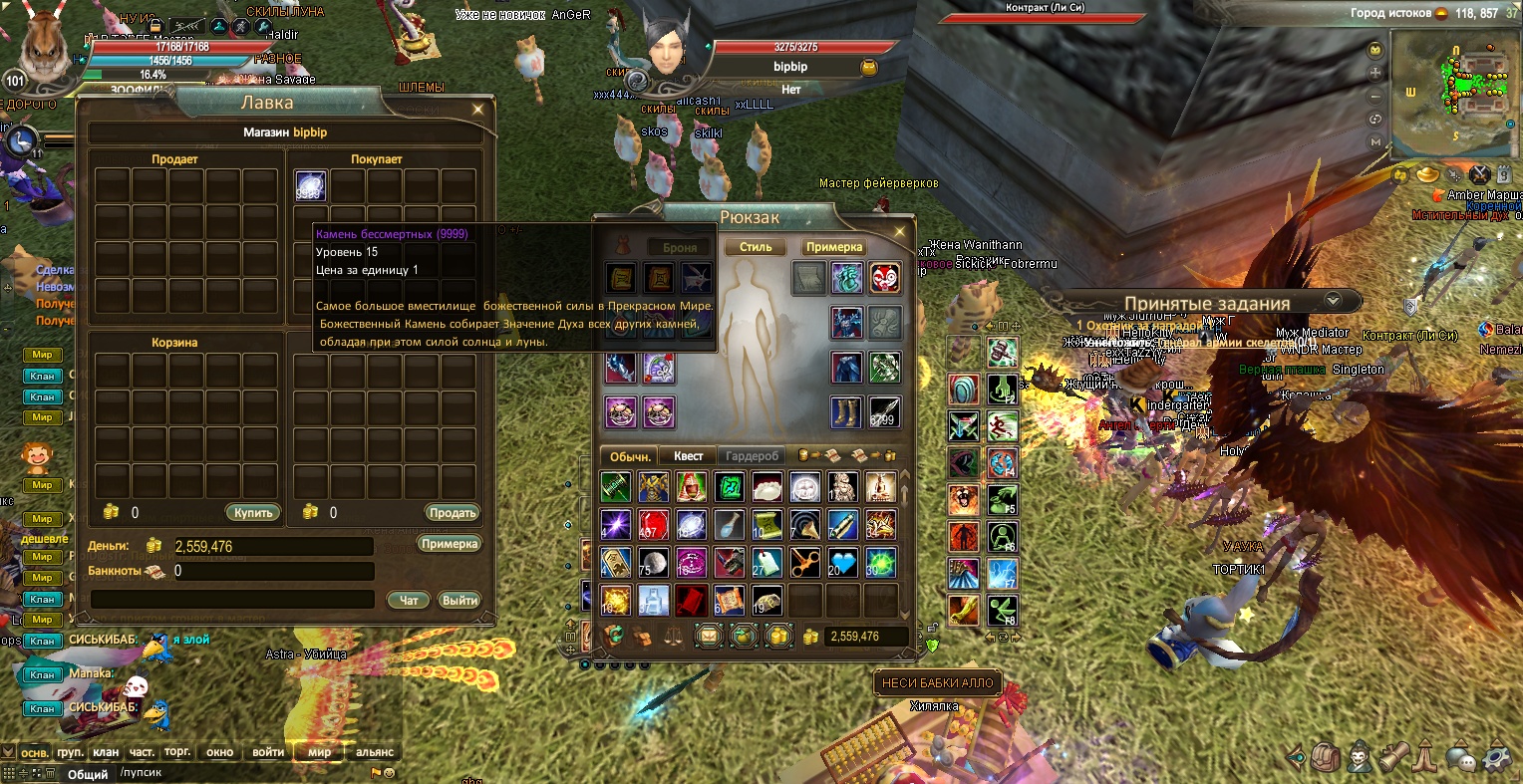This screenshot has width=1523, height=784.
Task: Switch chat to the клан channel tab
Action: [105, 752]
